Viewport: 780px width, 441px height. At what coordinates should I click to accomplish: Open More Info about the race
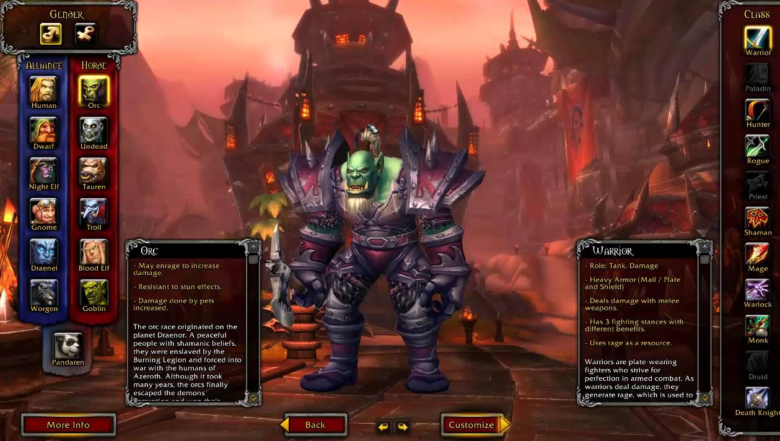(68, 425)
